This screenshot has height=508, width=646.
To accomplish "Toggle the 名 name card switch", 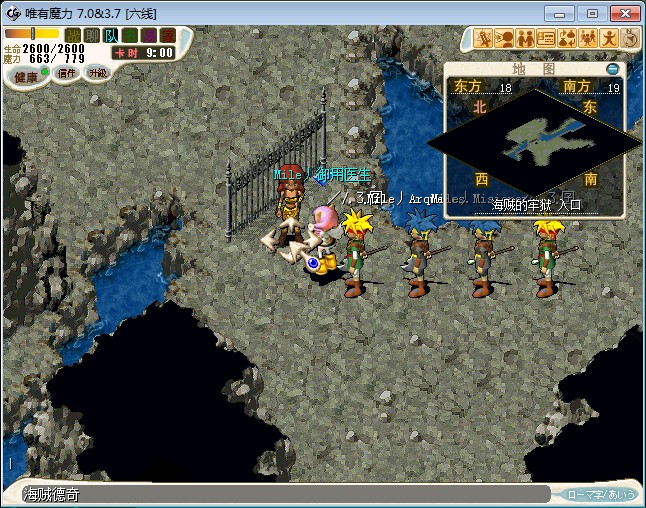I will coord(130,36).
